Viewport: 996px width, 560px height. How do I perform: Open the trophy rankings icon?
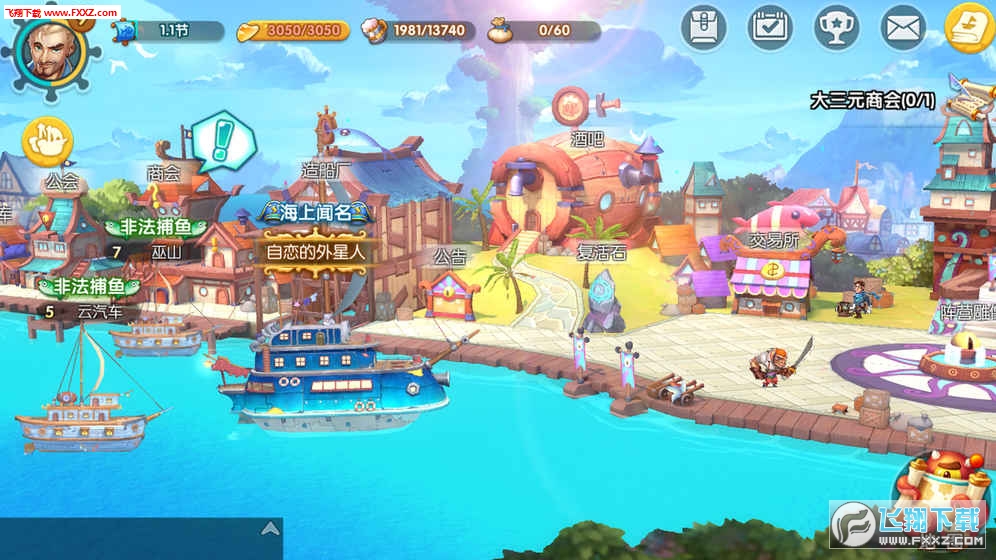(x=836, y=27)
